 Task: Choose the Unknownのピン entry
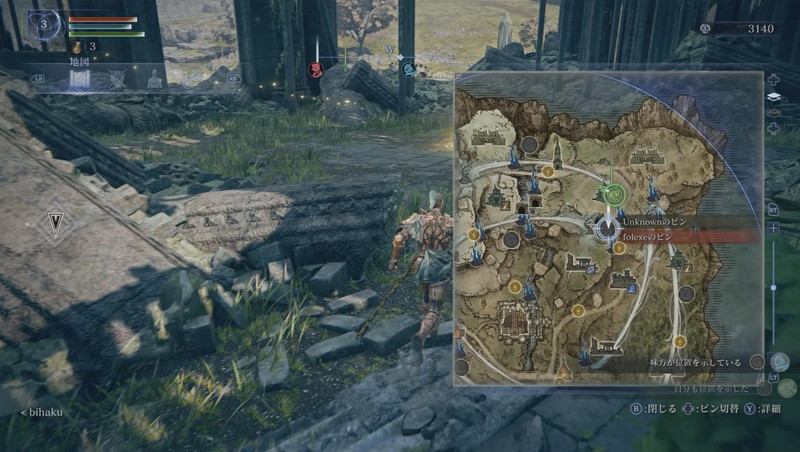655,221
